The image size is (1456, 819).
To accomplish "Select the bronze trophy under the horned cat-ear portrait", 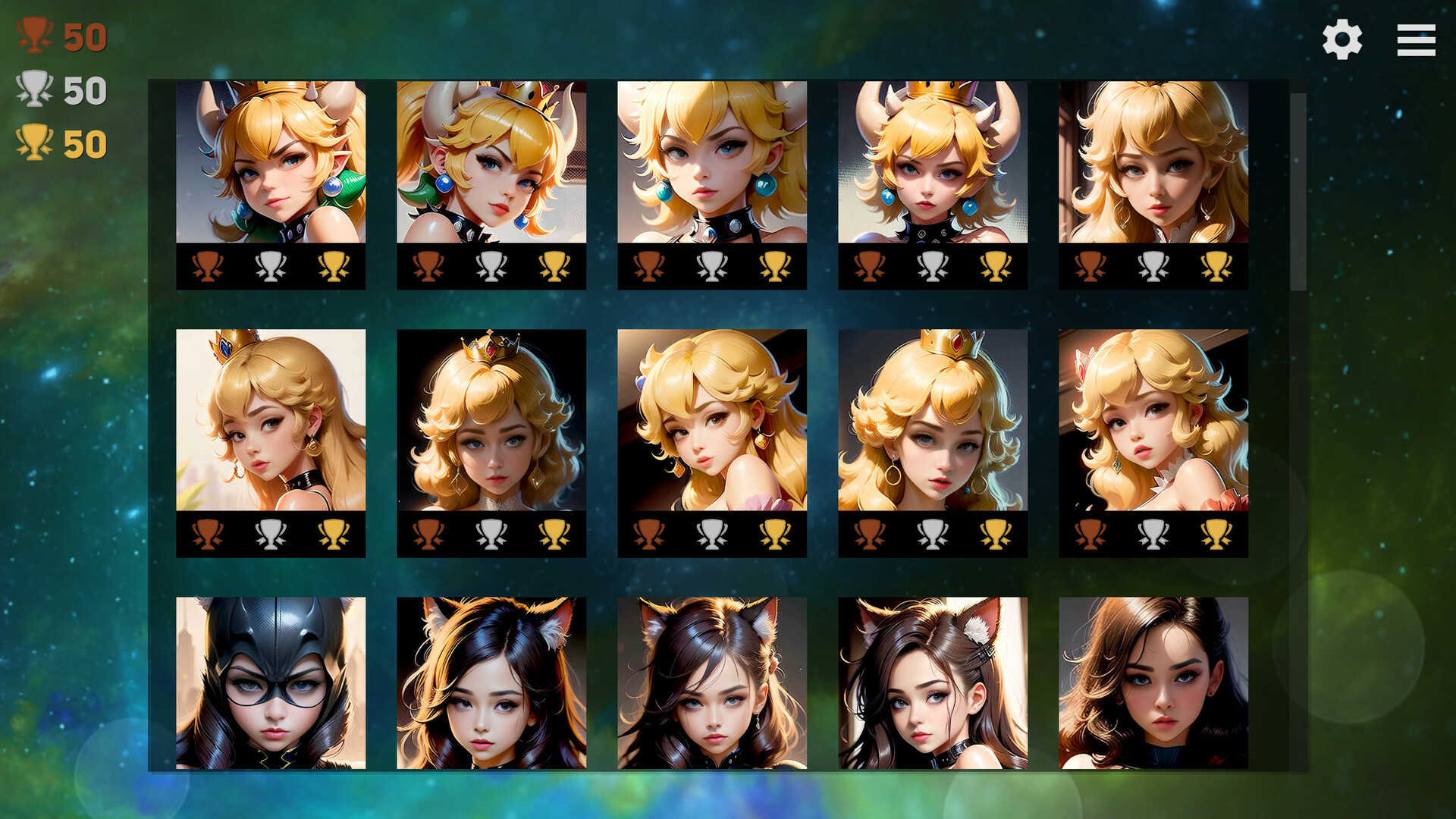I will click(x=870, y=264).
